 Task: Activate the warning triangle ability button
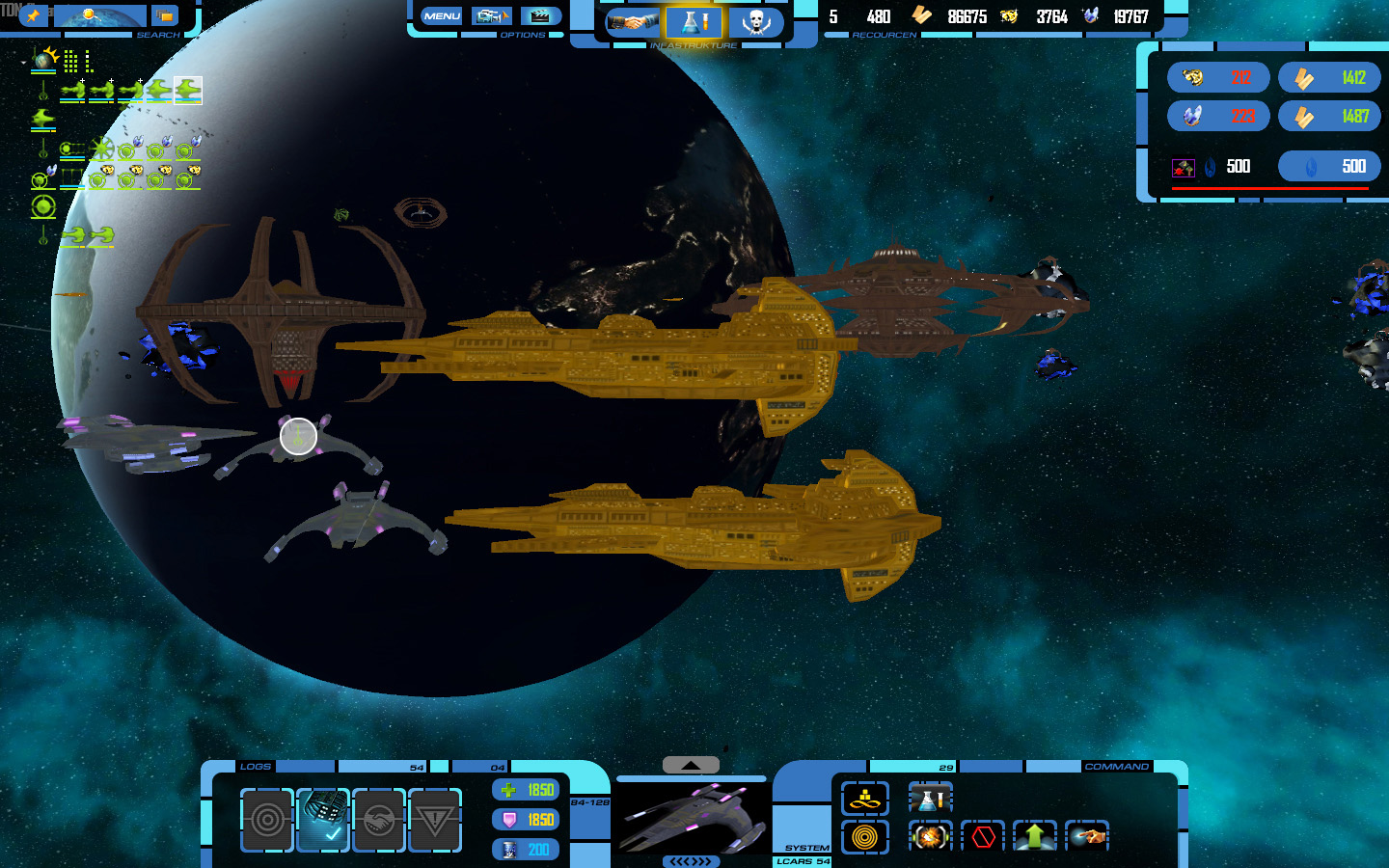434,820
